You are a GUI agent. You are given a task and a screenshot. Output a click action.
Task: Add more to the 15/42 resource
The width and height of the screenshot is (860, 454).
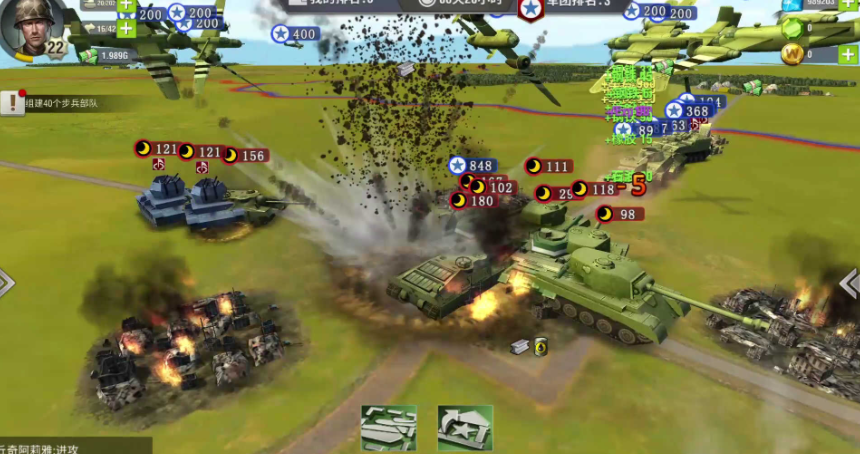(126, 28)
